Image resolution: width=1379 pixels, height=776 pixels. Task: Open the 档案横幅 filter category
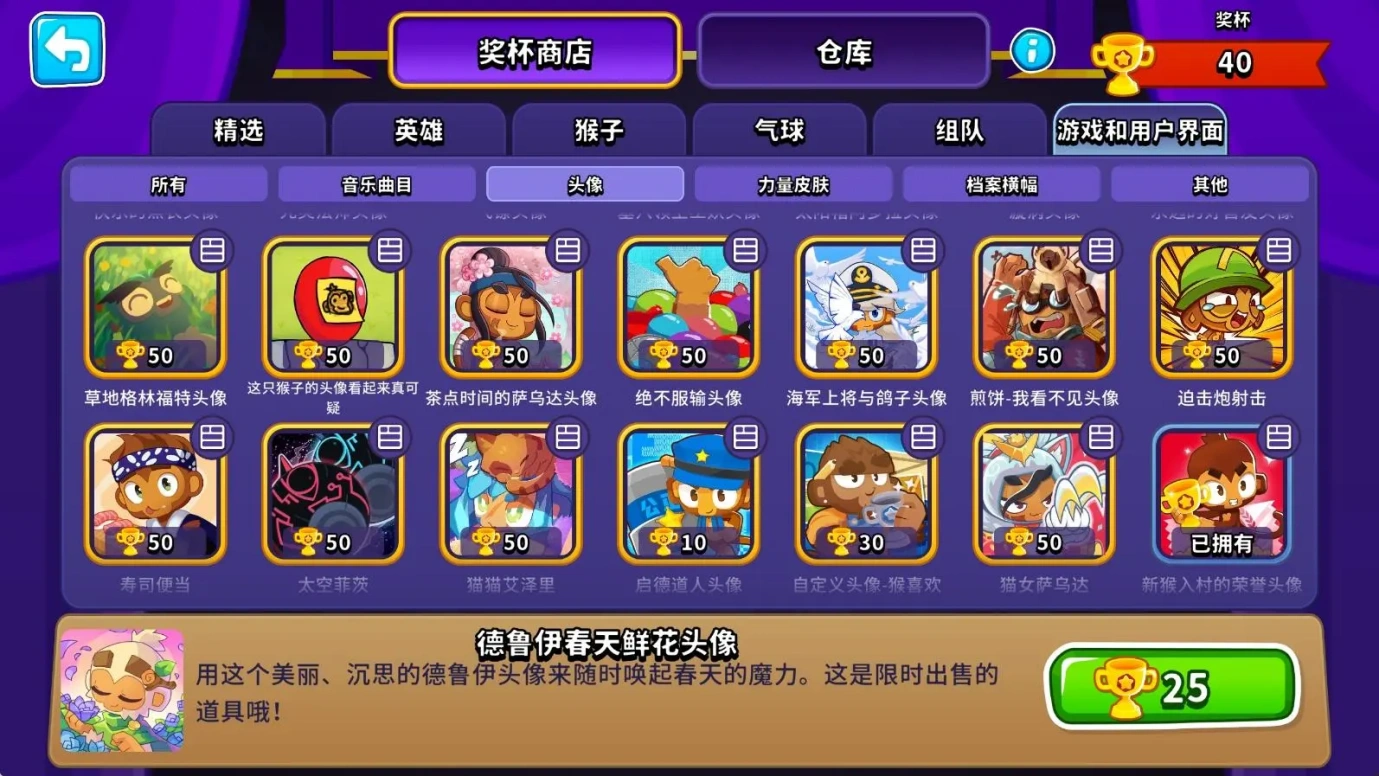(1003, 184)
